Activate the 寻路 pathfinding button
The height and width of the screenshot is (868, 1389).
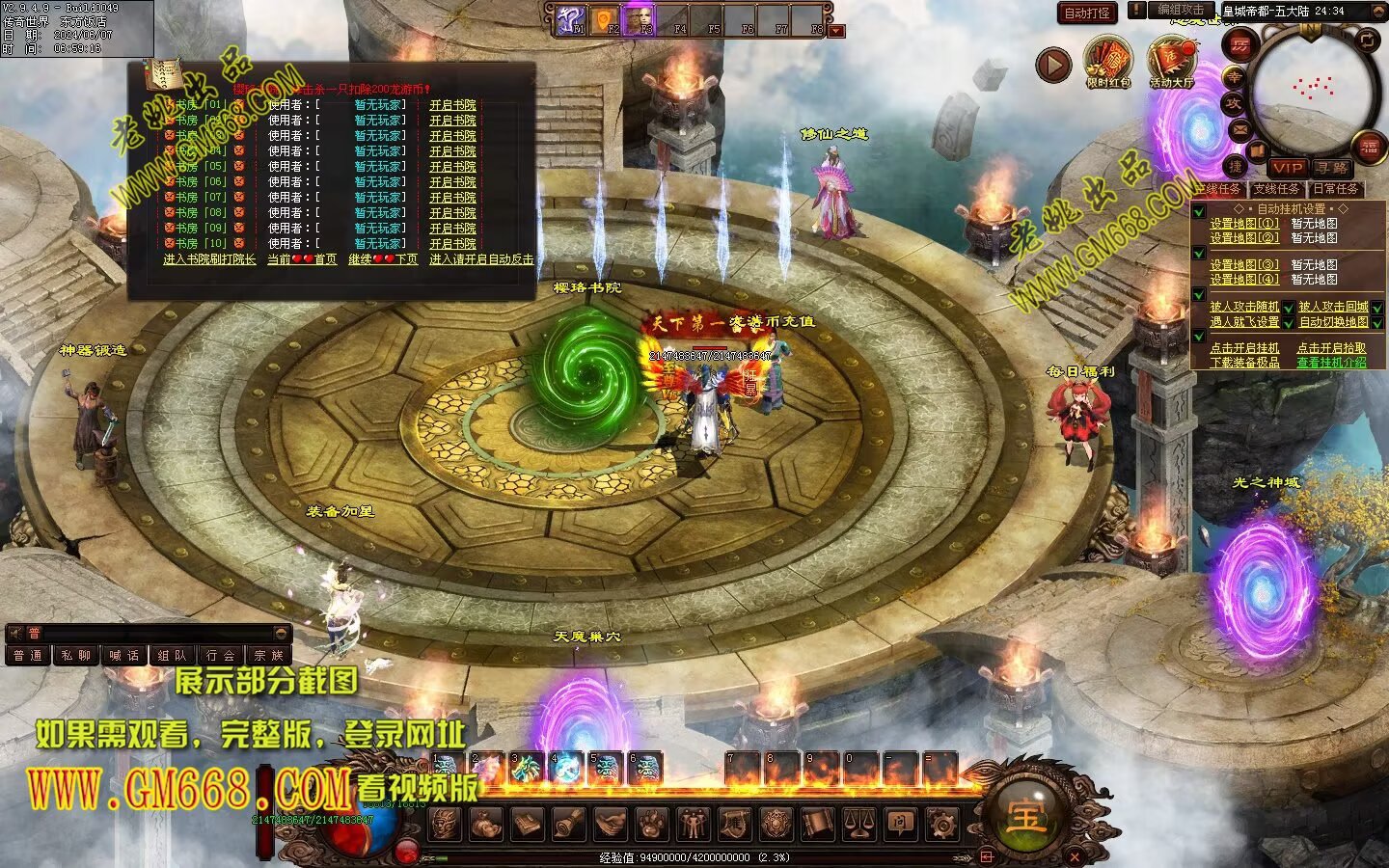(1331, 168)
